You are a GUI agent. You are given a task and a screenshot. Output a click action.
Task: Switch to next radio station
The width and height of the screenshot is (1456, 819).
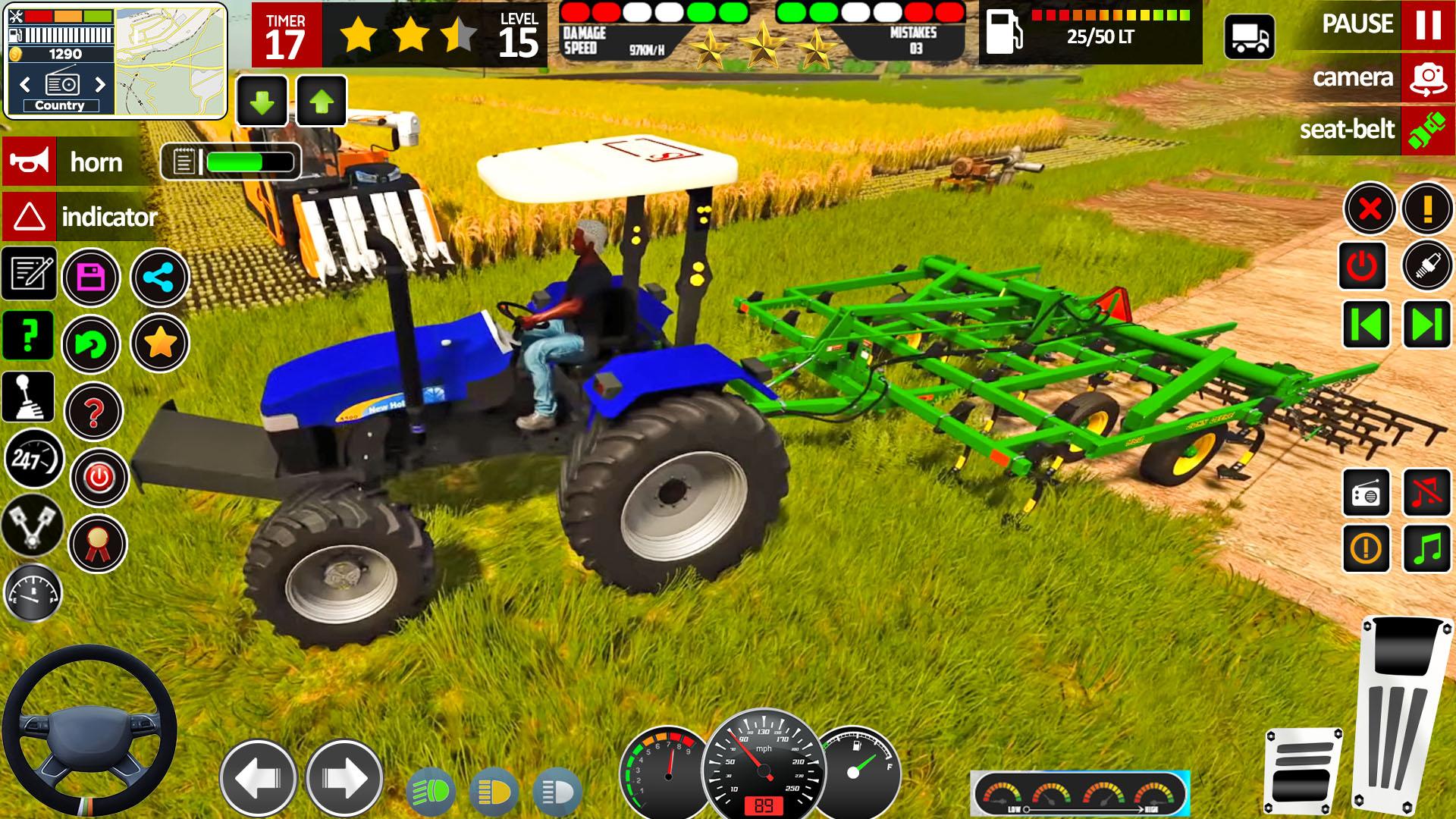point(100,83)
